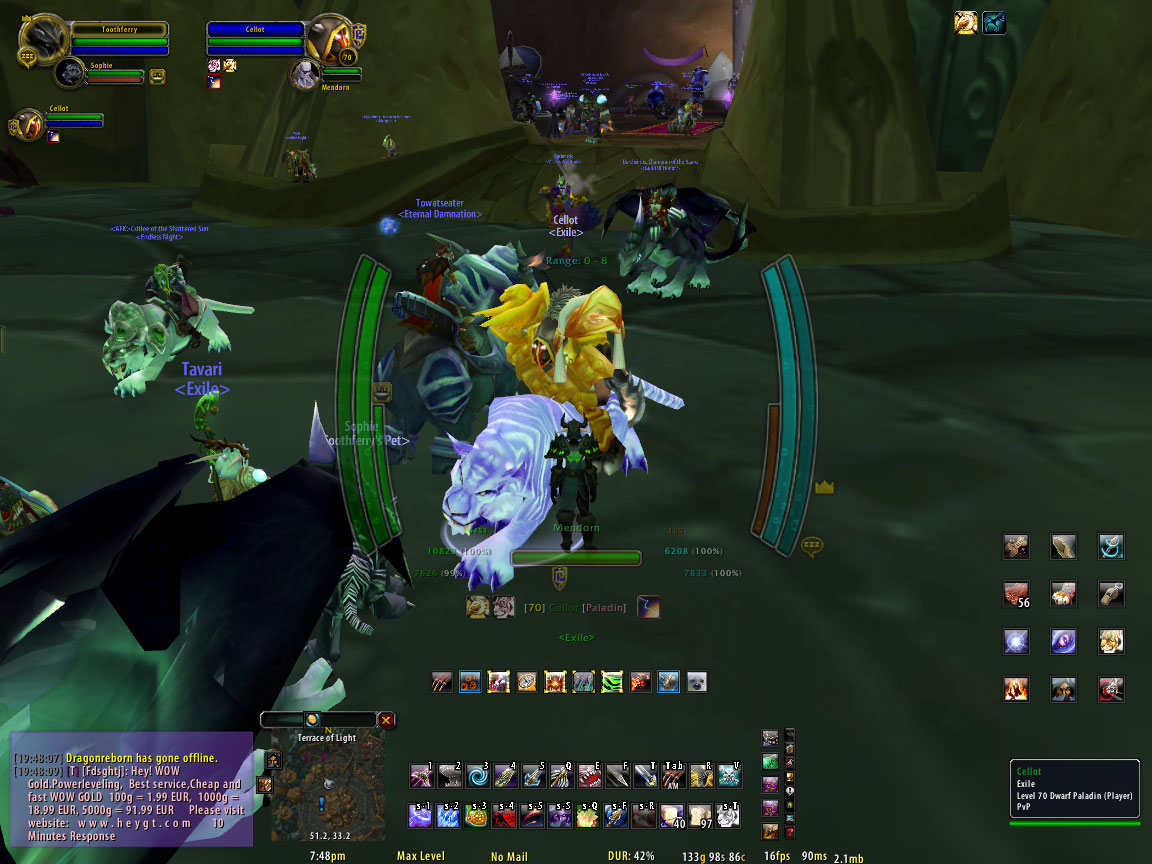Screen dimensions: 1152x864
Task: Click the Terrace of Light minimap
Action: pos(326,790)
